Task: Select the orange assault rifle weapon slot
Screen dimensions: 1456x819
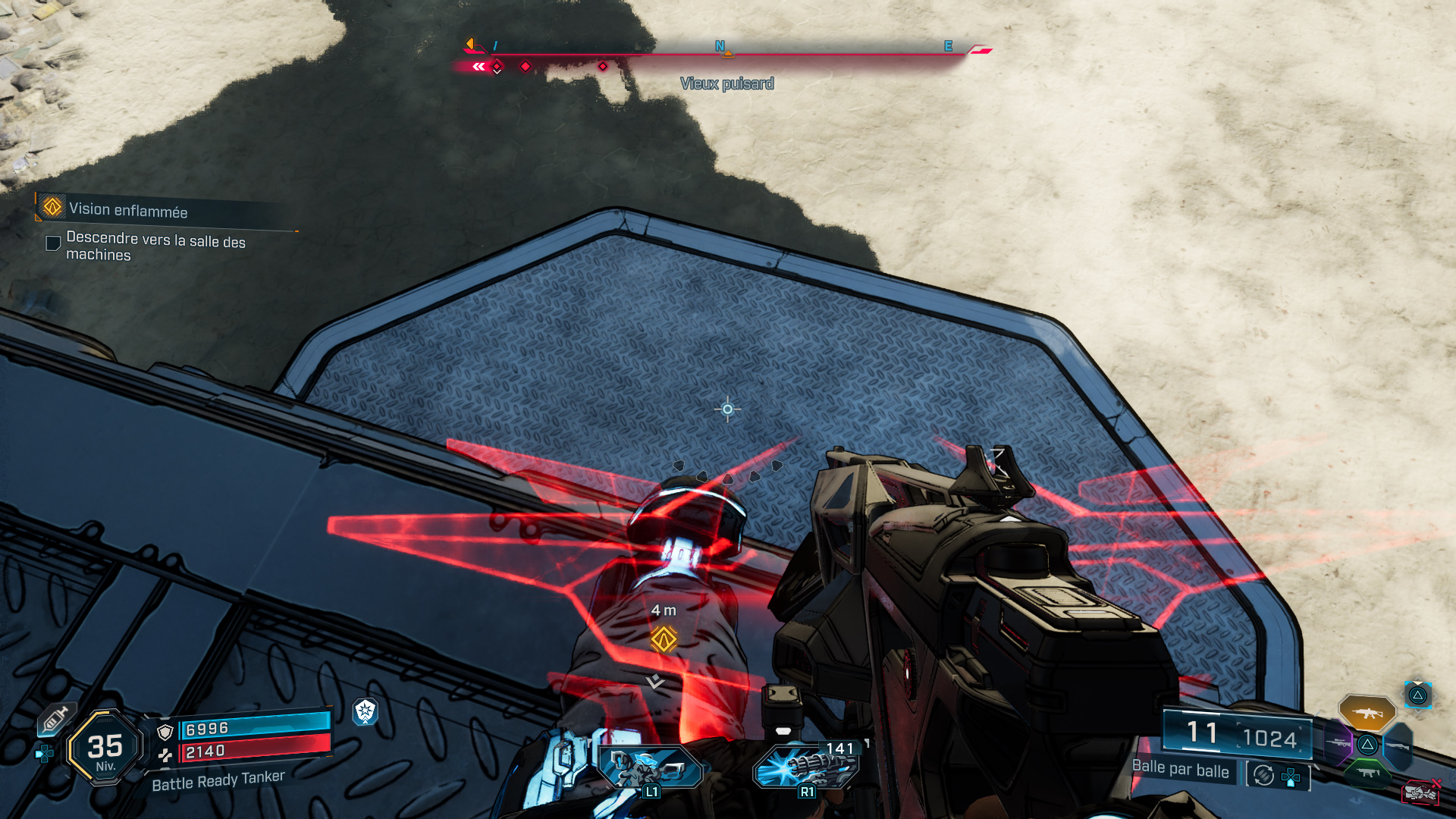Action: point(1367,713)
